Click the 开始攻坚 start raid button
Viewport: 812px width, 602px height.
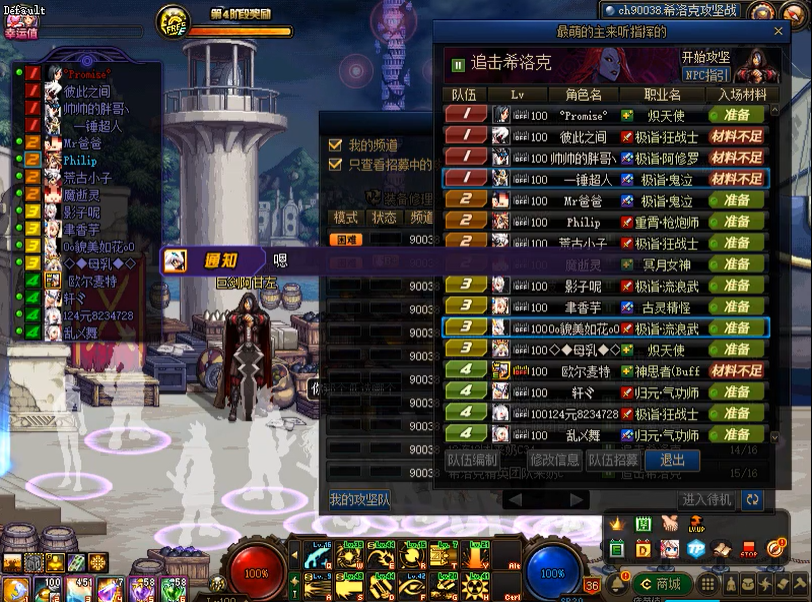tap(706, 58)
